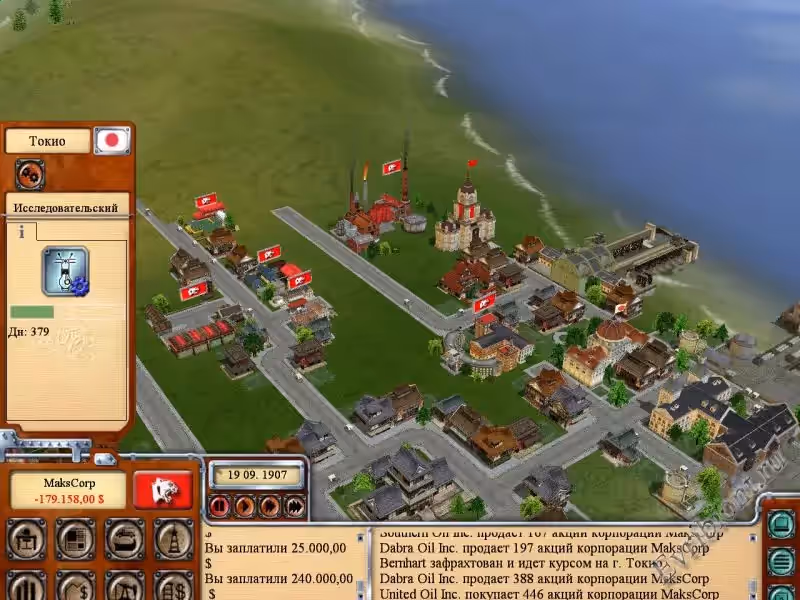Select the engine piston research icon
800x600 pixels.
66,271
